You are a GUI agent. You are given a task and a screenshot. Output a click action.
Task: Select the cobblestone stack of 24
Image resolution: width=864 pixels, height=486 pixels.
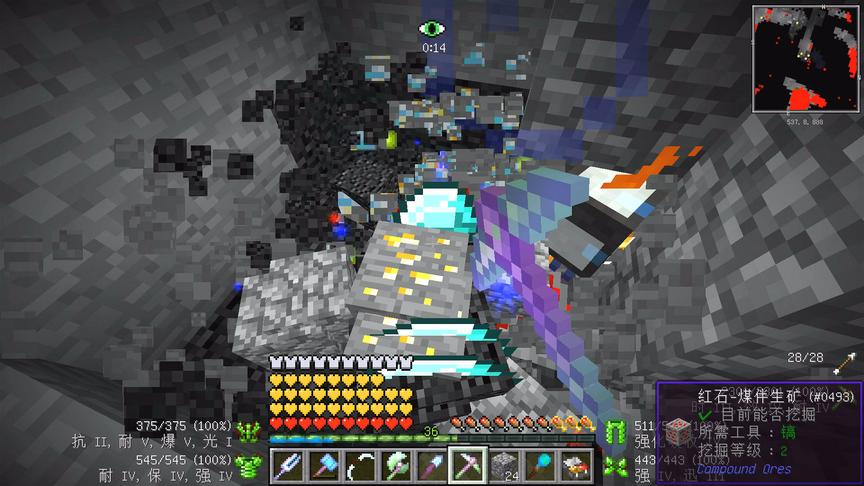pyautogui.click(x=503, y=465)
